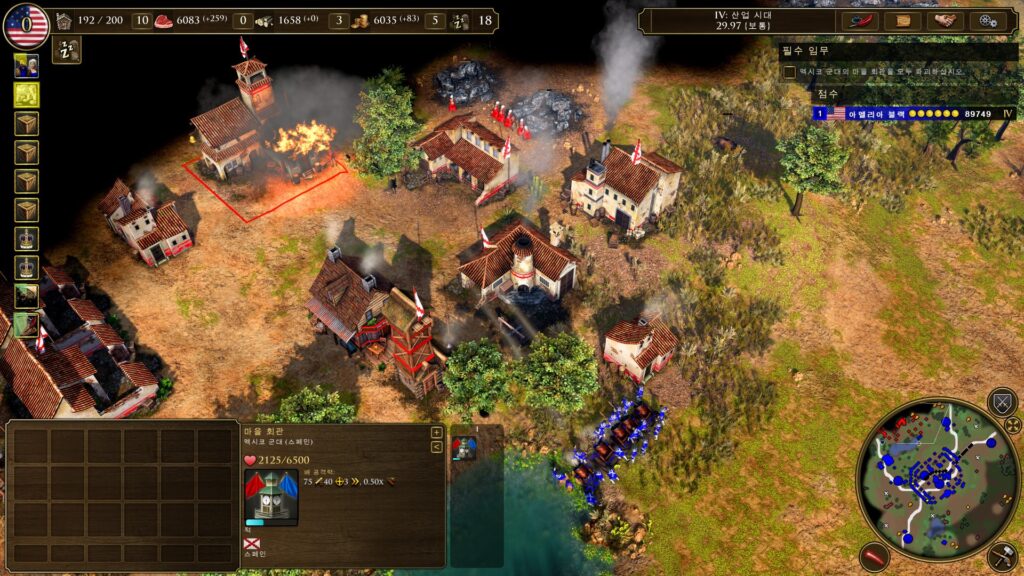Click the explorer portrait icon

[26, 66]
